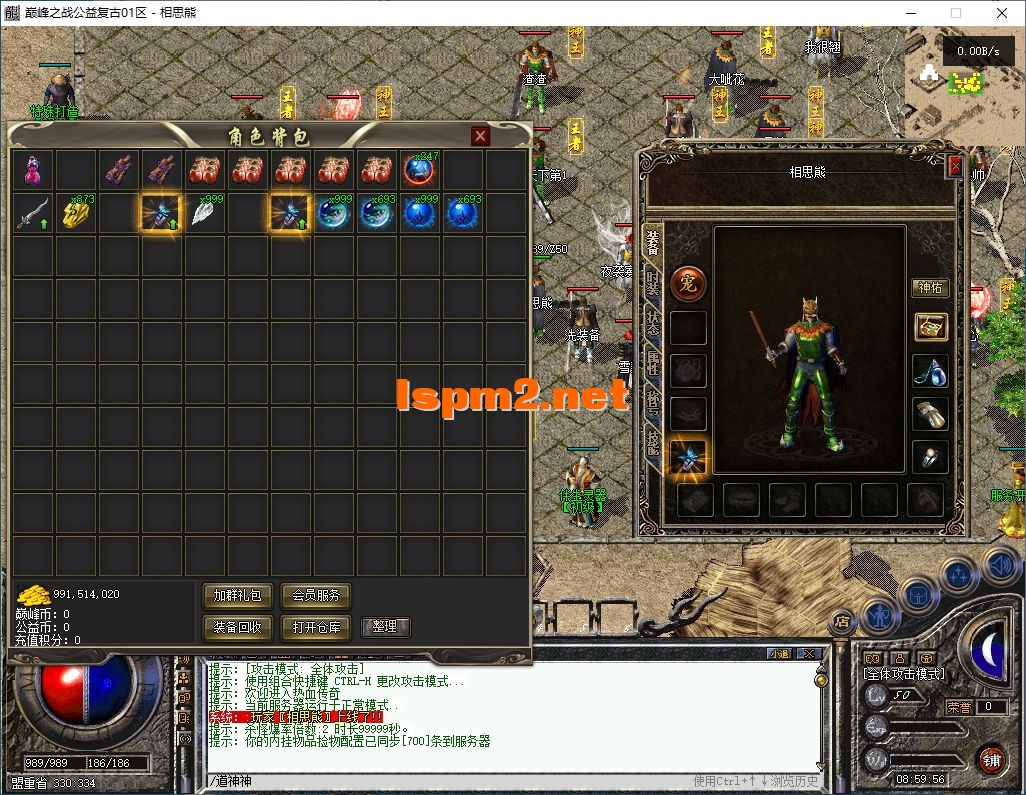Click the 加群礼包 button
Screen dimensions: 1026x795
(x=237, y=596)
